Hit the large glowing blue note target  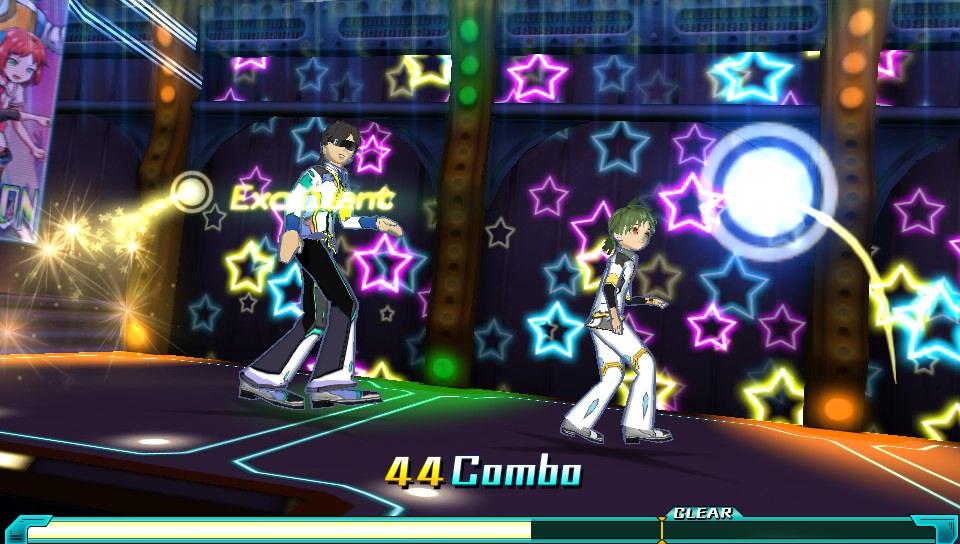[x=770, y=190]
